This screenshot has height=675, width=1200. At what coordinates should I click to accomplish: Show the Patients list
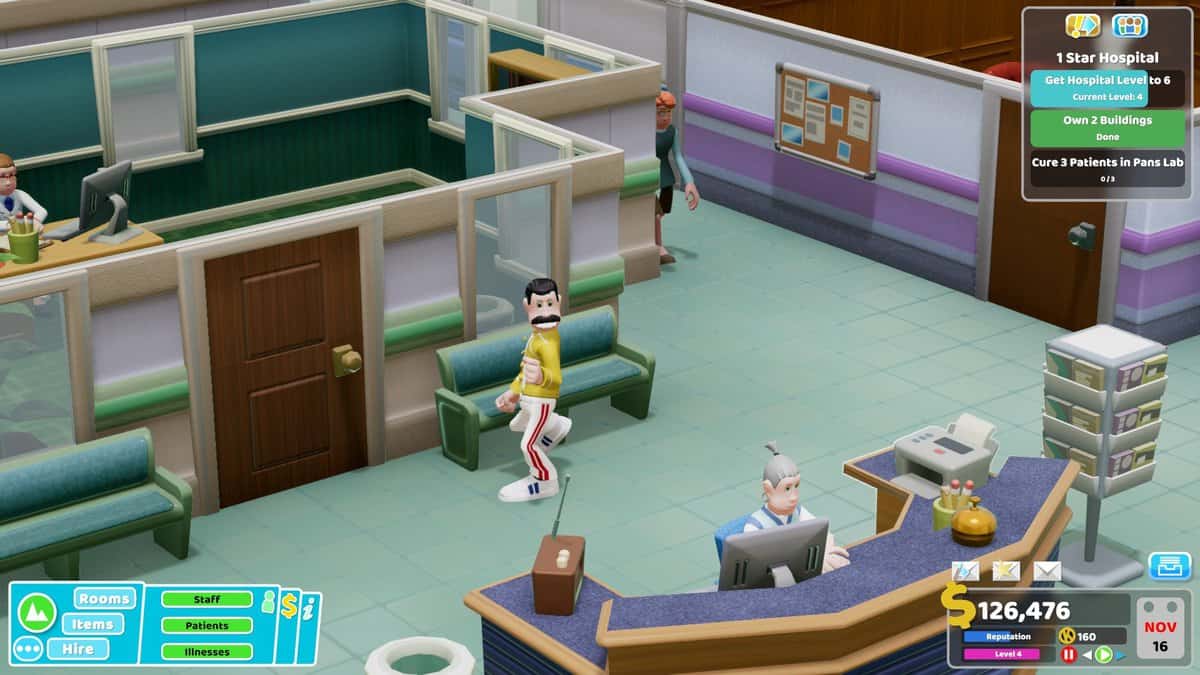point(207,626)
